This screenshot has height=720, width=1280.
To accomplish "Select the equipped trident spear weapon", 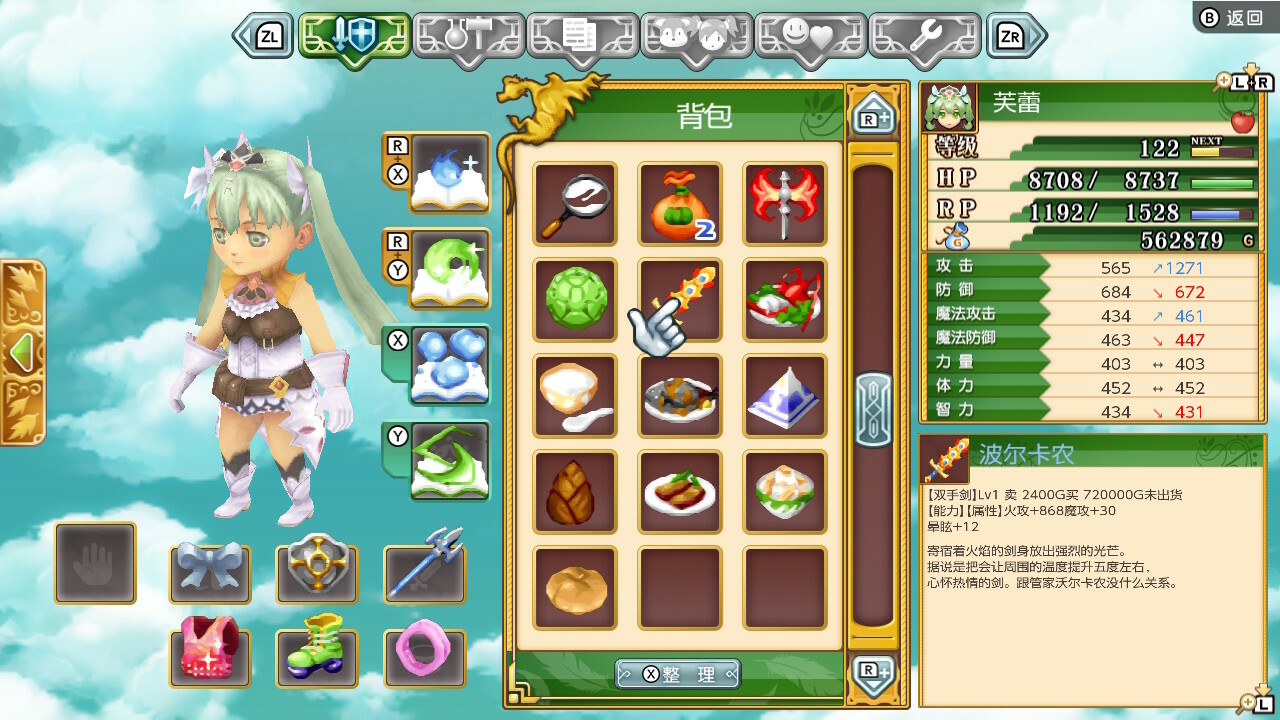I will coord(424,563).
